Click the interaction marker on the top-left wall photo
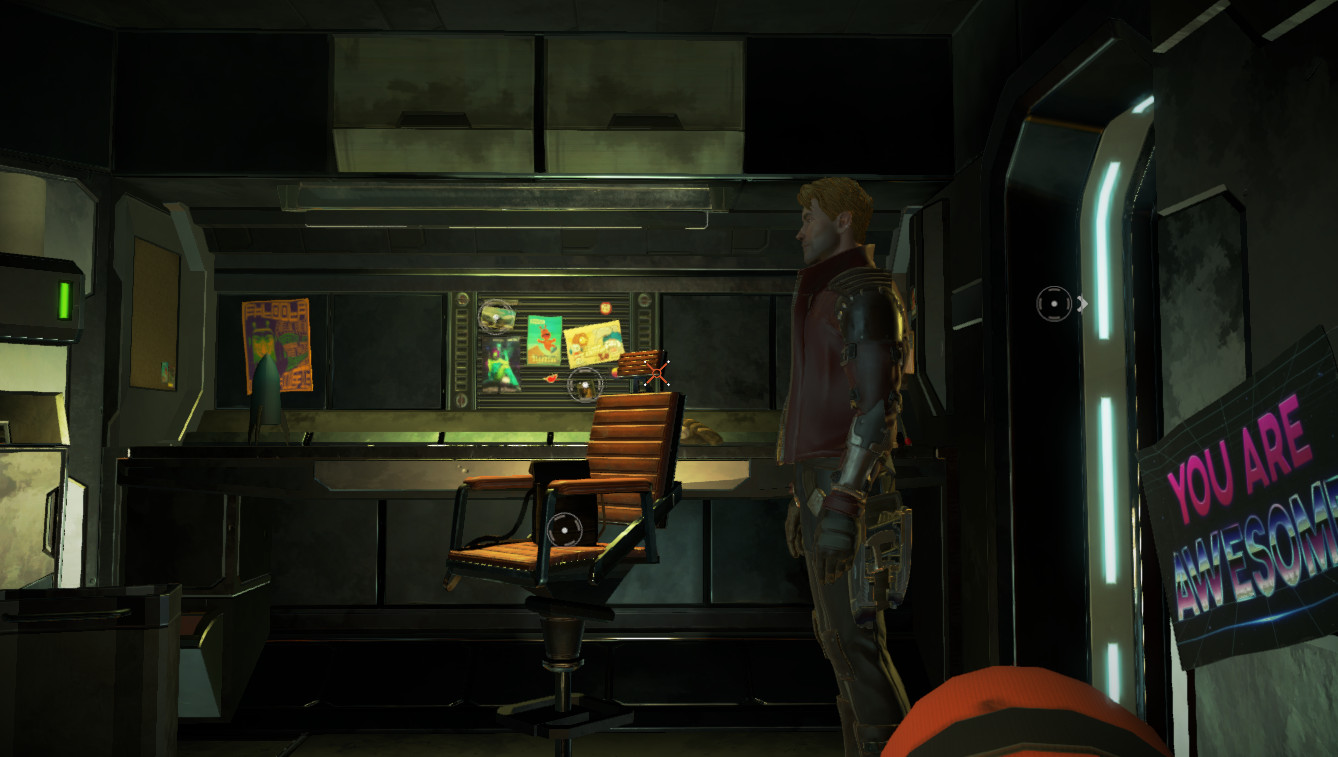 (496, 316)
